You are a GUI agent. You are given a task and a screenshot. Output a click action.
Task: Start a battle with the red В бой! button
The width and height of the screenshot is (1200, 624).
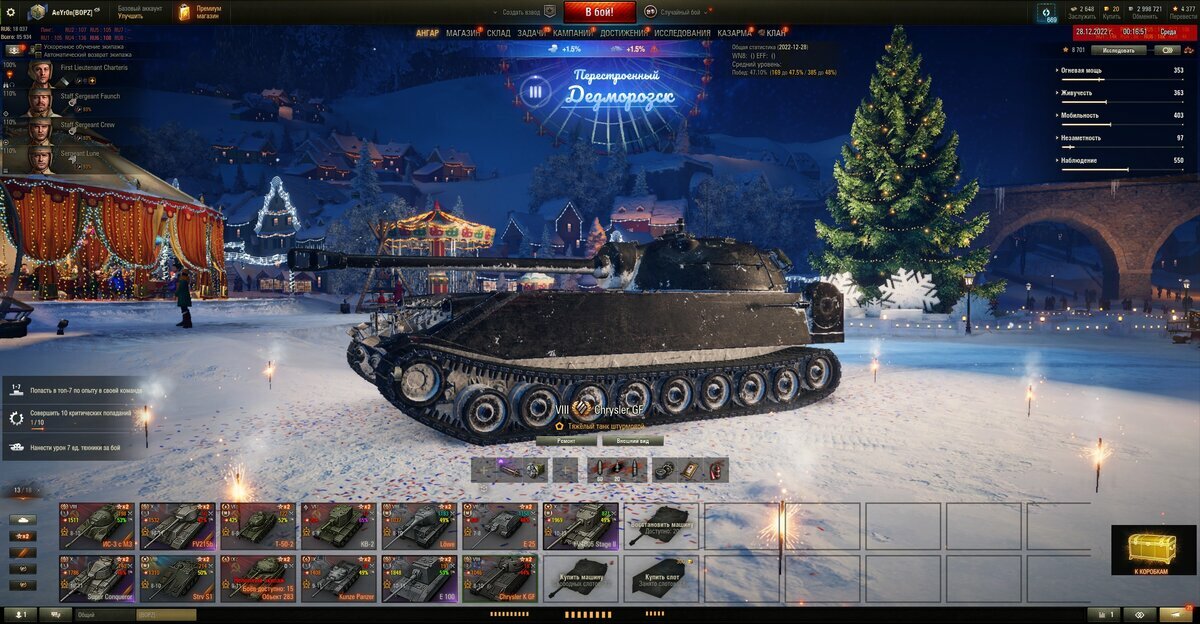(x=599, y=12)
